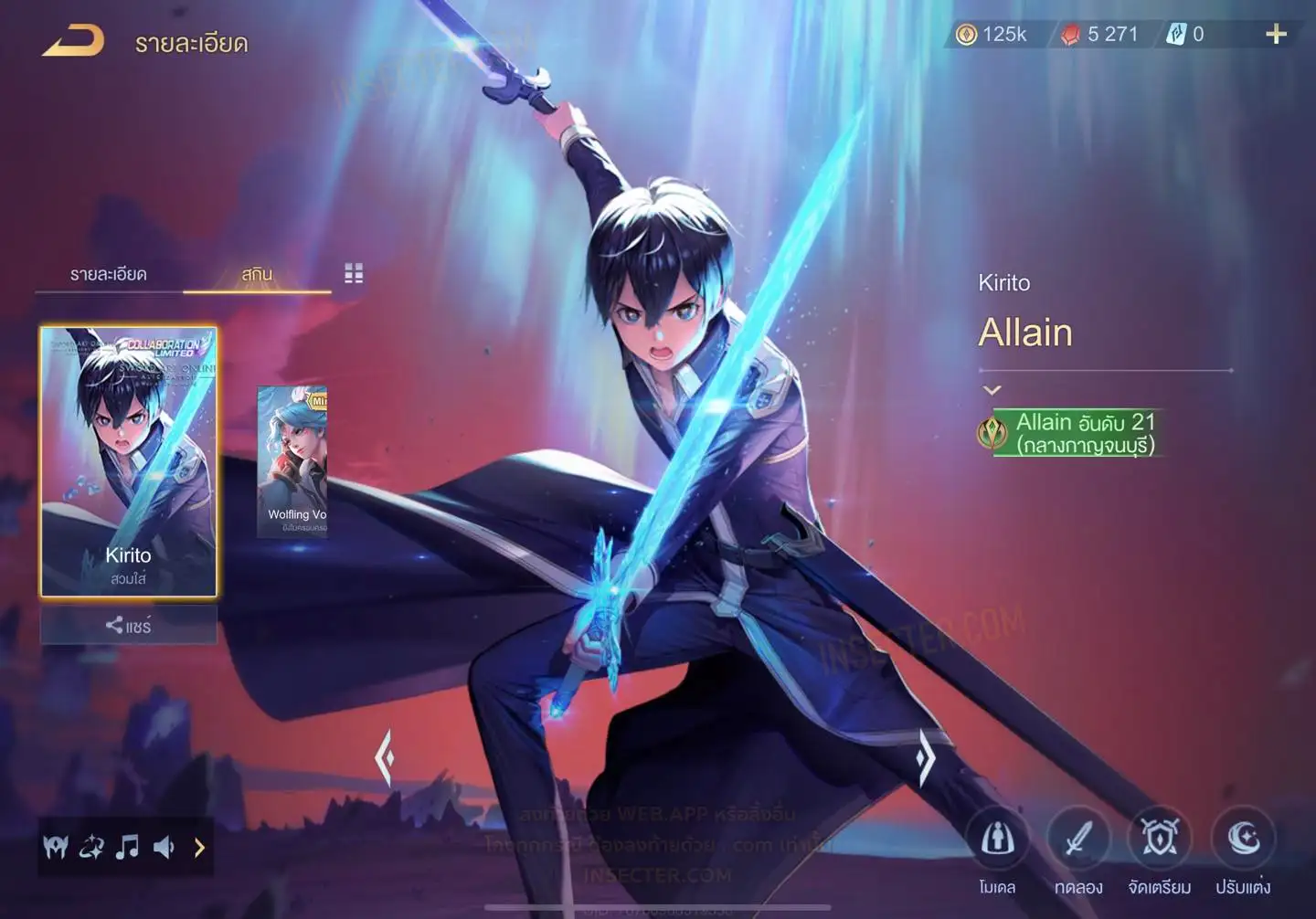Go to the next hero arrow

925,757
